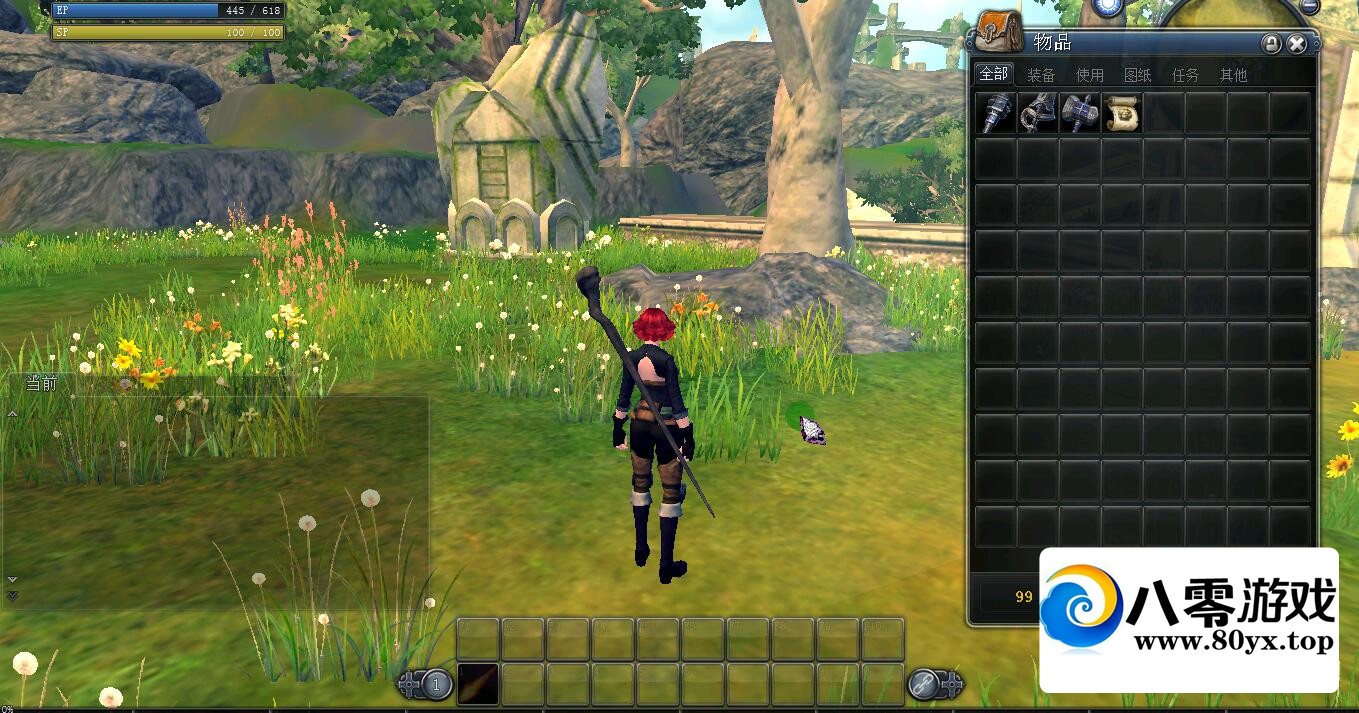Select the first blue weapon item in bag
Image resolution: width=1359 pixels, height=713 pixels.
995,113
